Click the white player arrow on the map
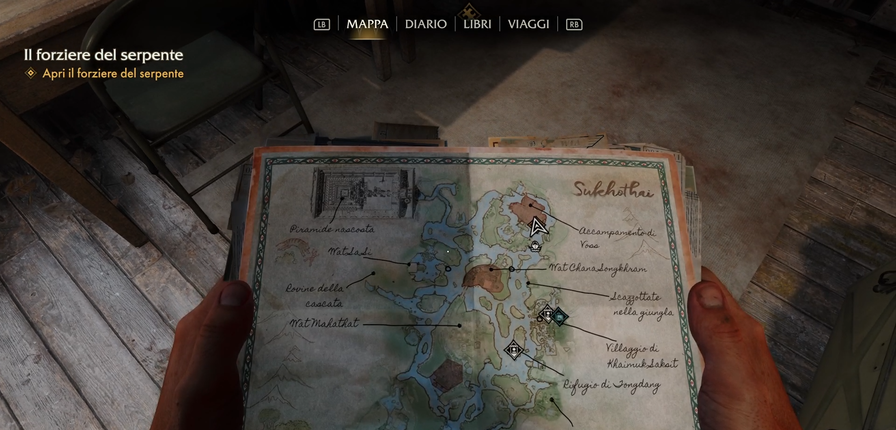This screenshot has height=430, width=896. coord(538,226)
